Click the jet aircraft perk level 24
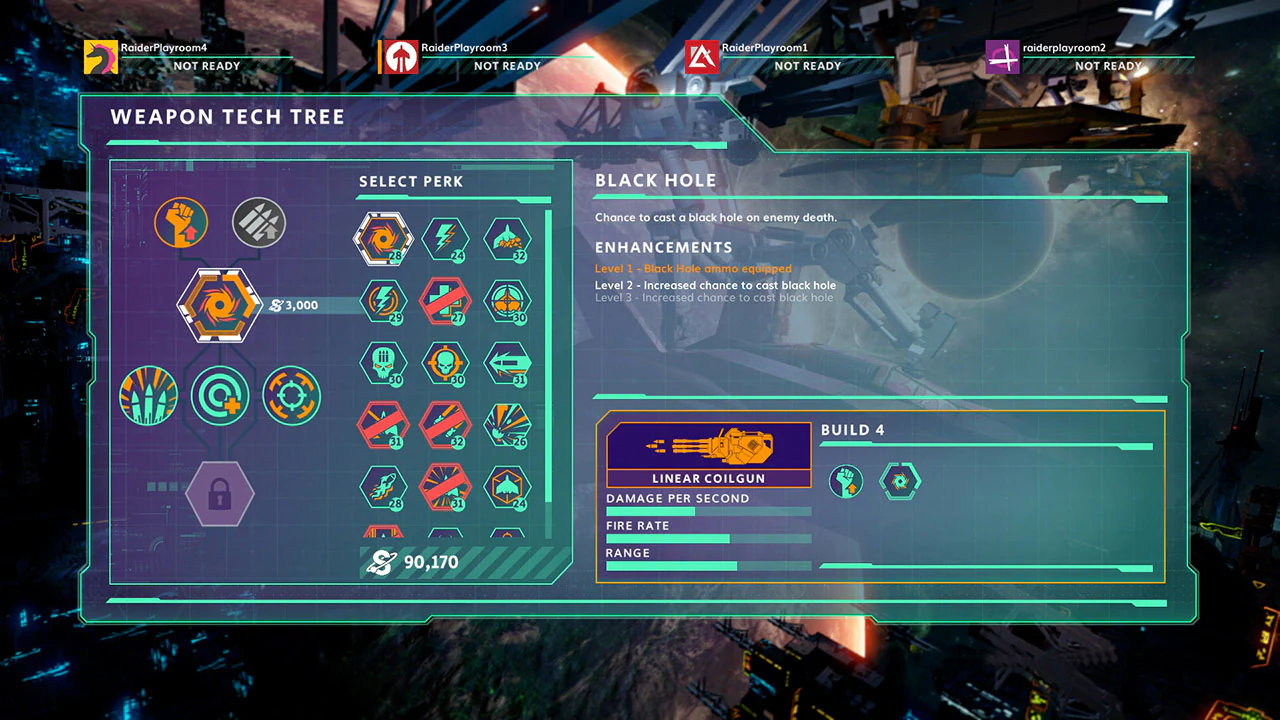Image resolution: width=1280 pixels, height=720 pixels. (507, 487)
